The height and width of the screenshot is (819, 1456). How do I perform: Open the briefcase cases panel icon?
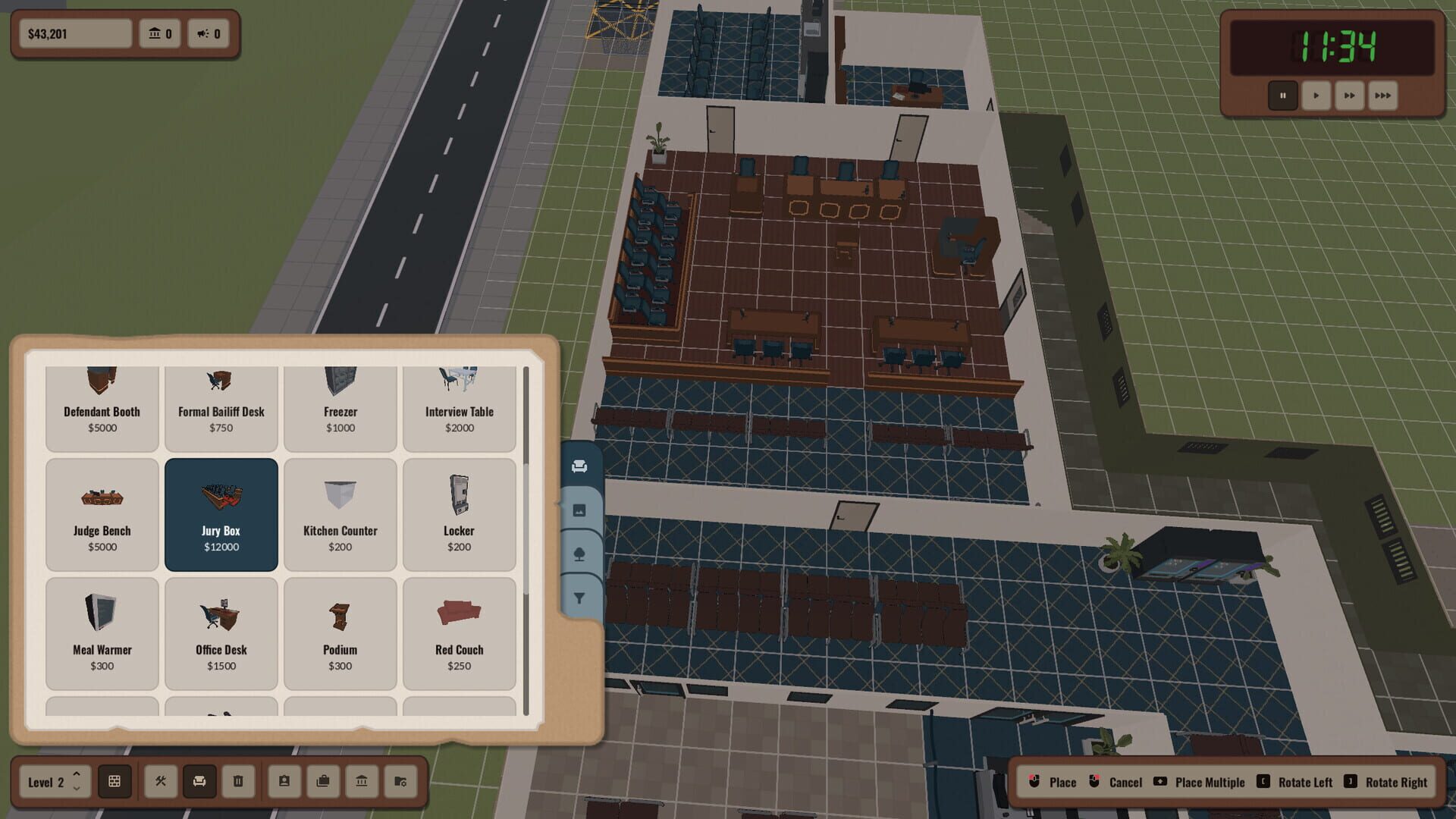coord(324,782)
